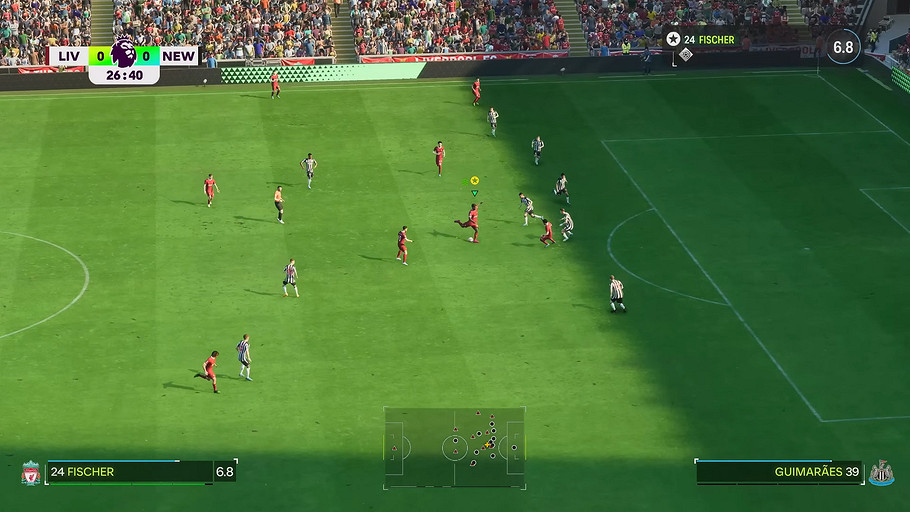Screen dimensions: 910x512
Task: Click the Premier League lion logo
Action: [x=124, y=53]
